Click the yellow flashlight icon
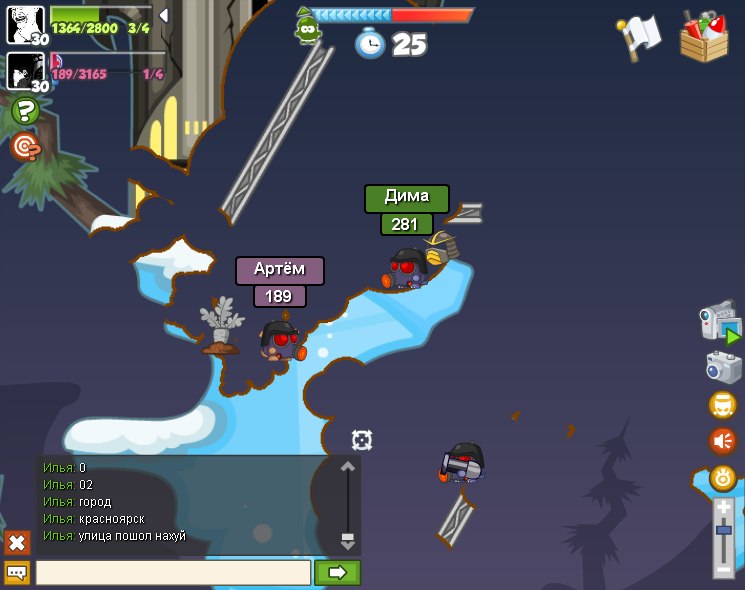Image resolution: width=745 pixels, height=590 pixels. (x=722, y=478)
